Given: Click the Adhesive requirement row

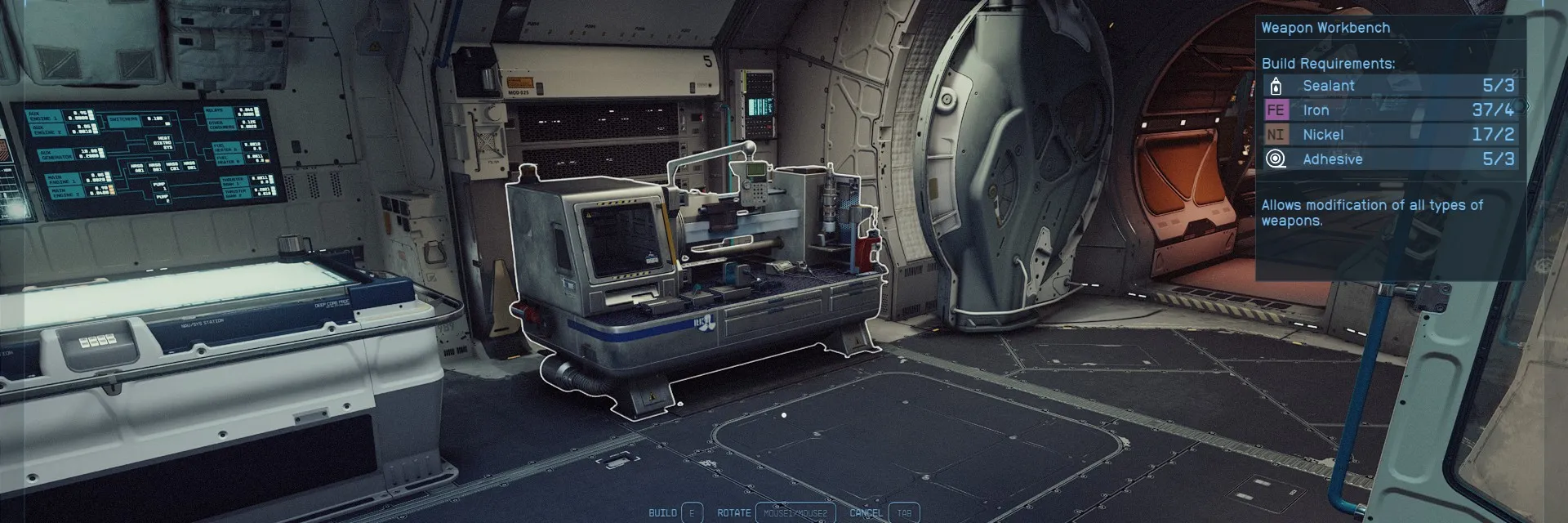Looking at the screenshot, I should (x=1388, y=159).
